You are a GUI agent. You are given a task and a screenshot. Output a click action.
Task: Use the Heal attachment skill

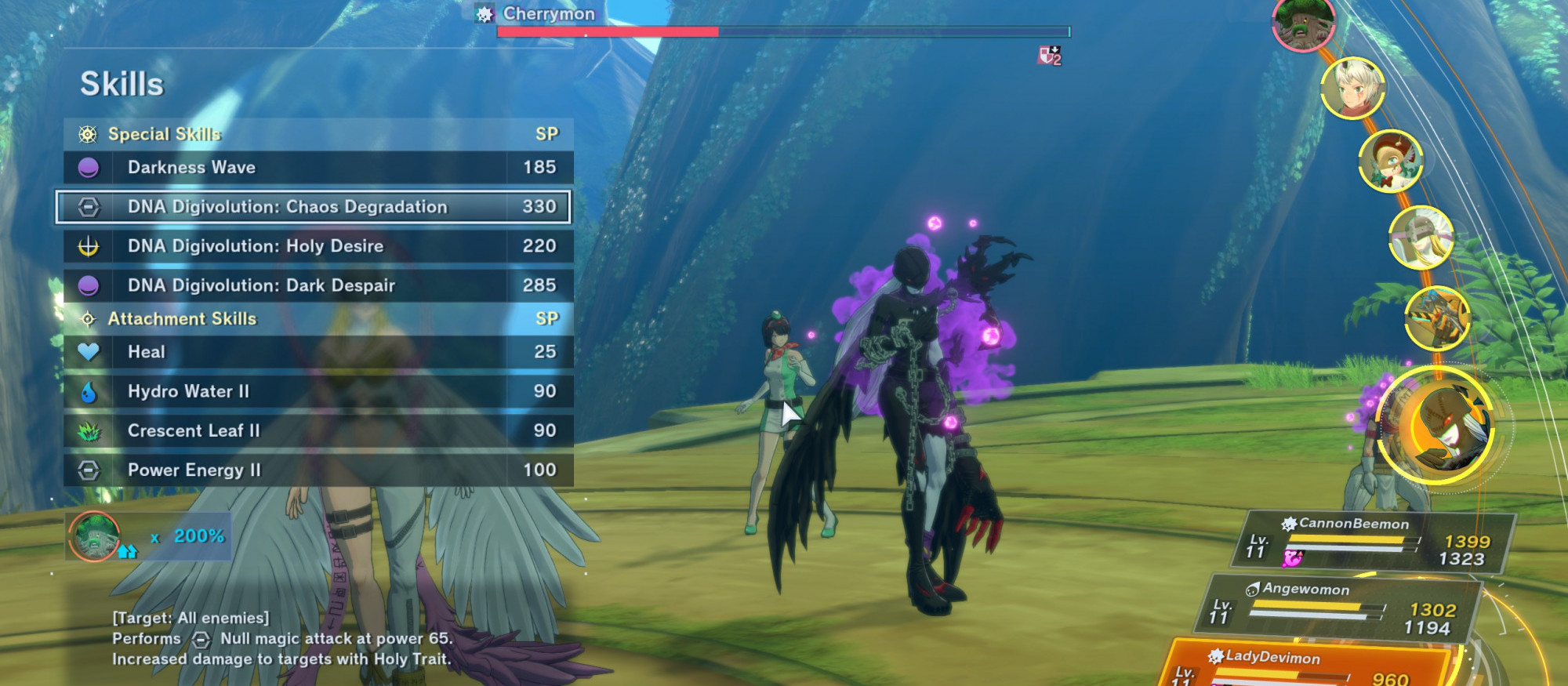coord(318,352)
